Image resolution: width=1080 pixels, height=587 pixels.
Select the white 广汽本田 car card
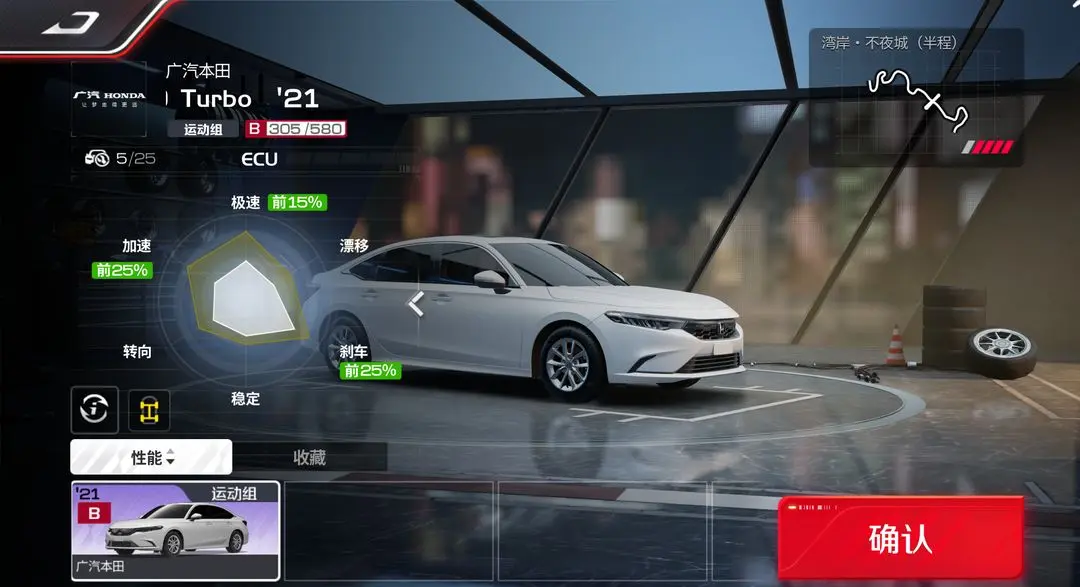tap(175, 530)
